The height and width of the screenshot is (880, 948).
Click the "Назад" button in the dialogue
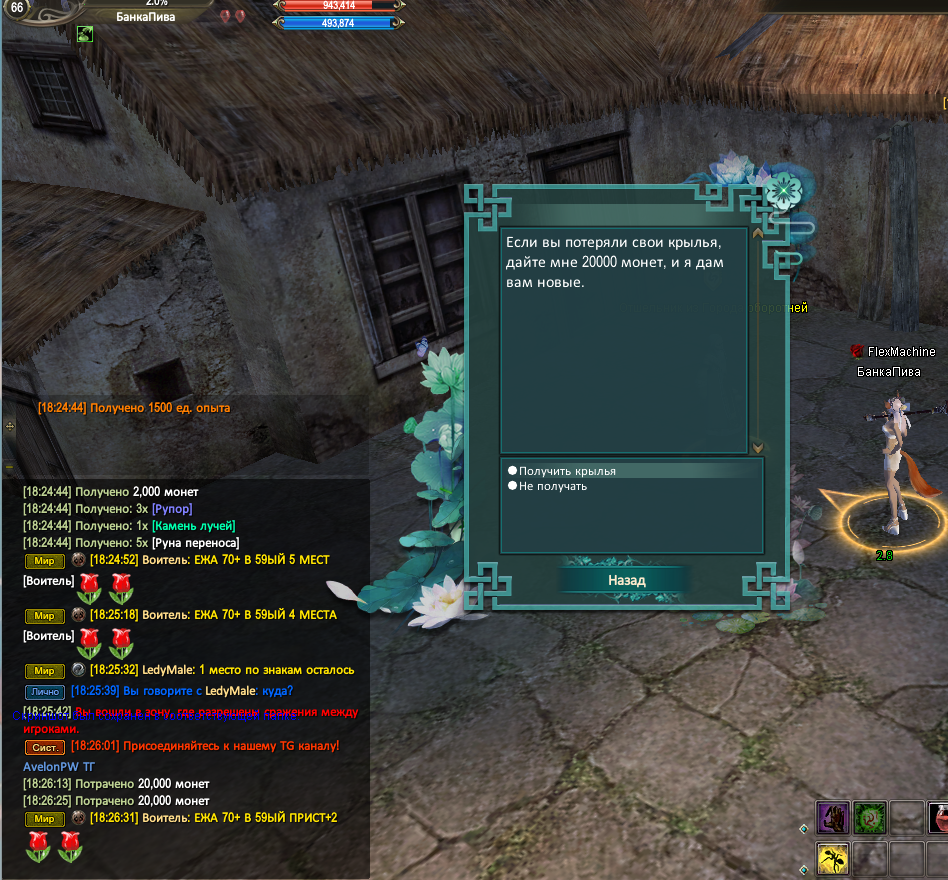coord(626,580)
